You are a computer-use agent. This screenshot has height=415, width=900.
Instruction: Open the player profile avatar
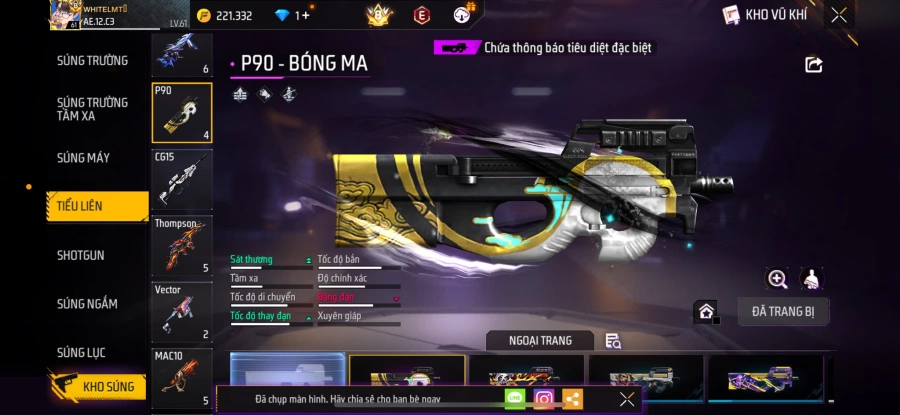[x=64, y=15]
